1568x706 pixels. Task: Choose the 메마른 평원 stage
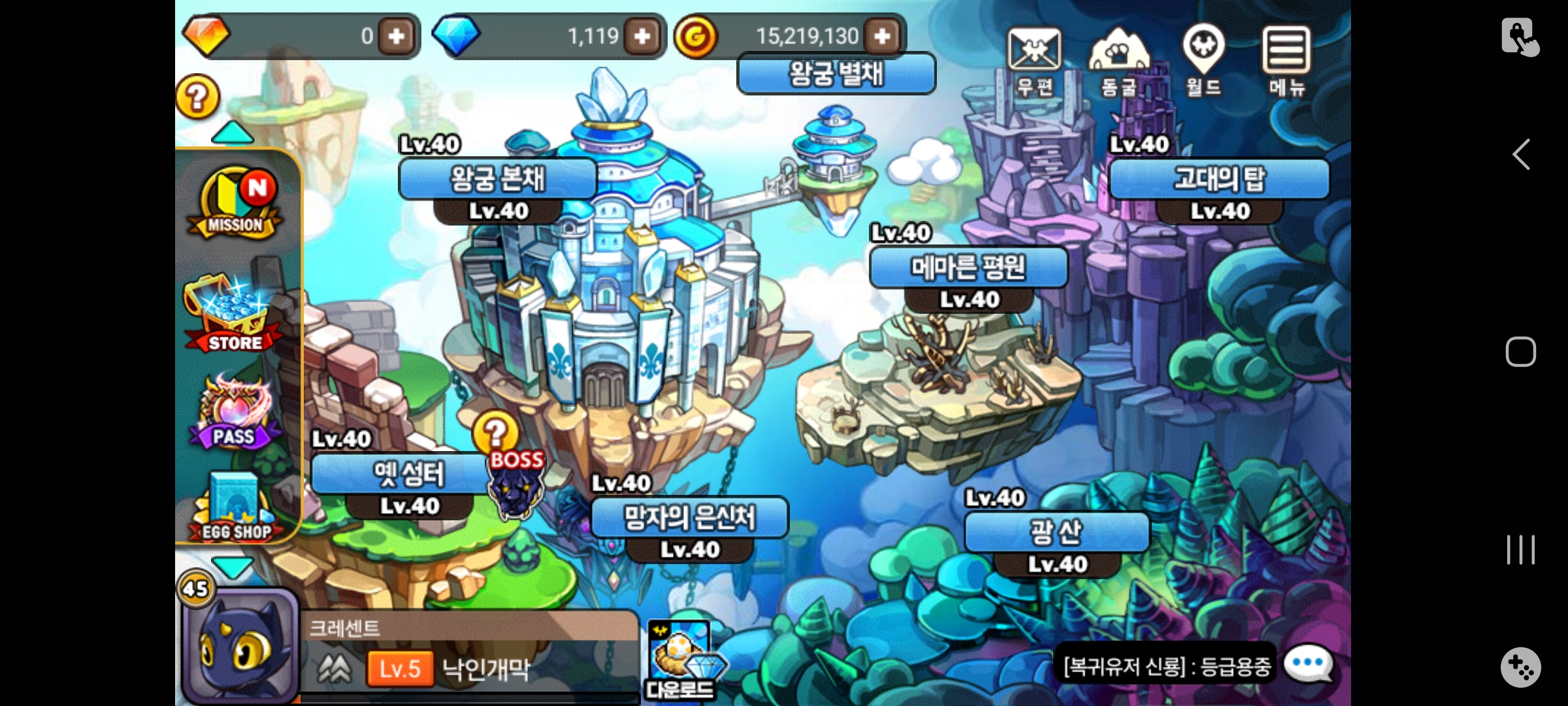(968, 267)
